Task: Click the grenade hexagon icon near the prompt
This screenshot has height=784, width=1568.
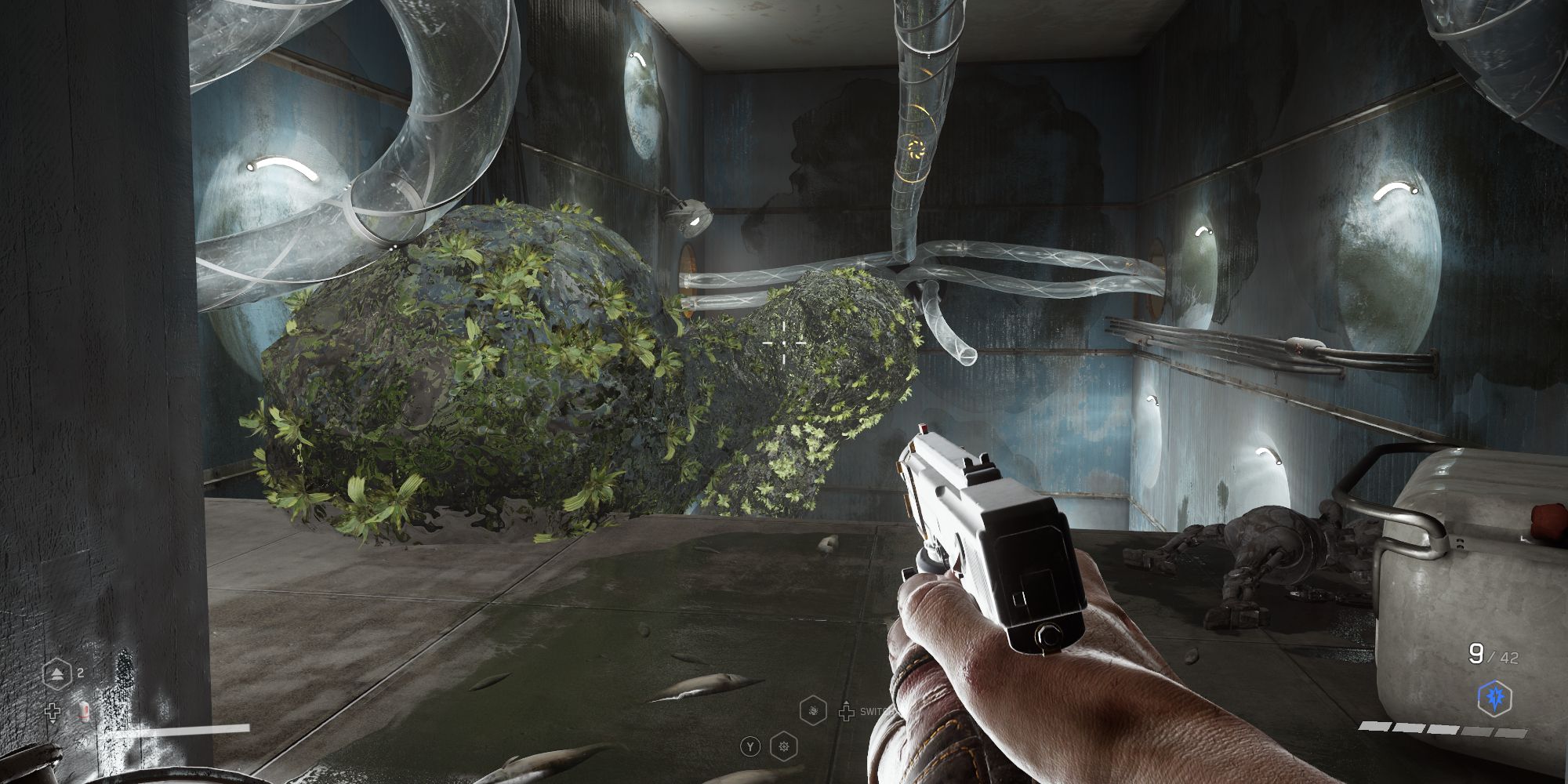Action: 813,712
